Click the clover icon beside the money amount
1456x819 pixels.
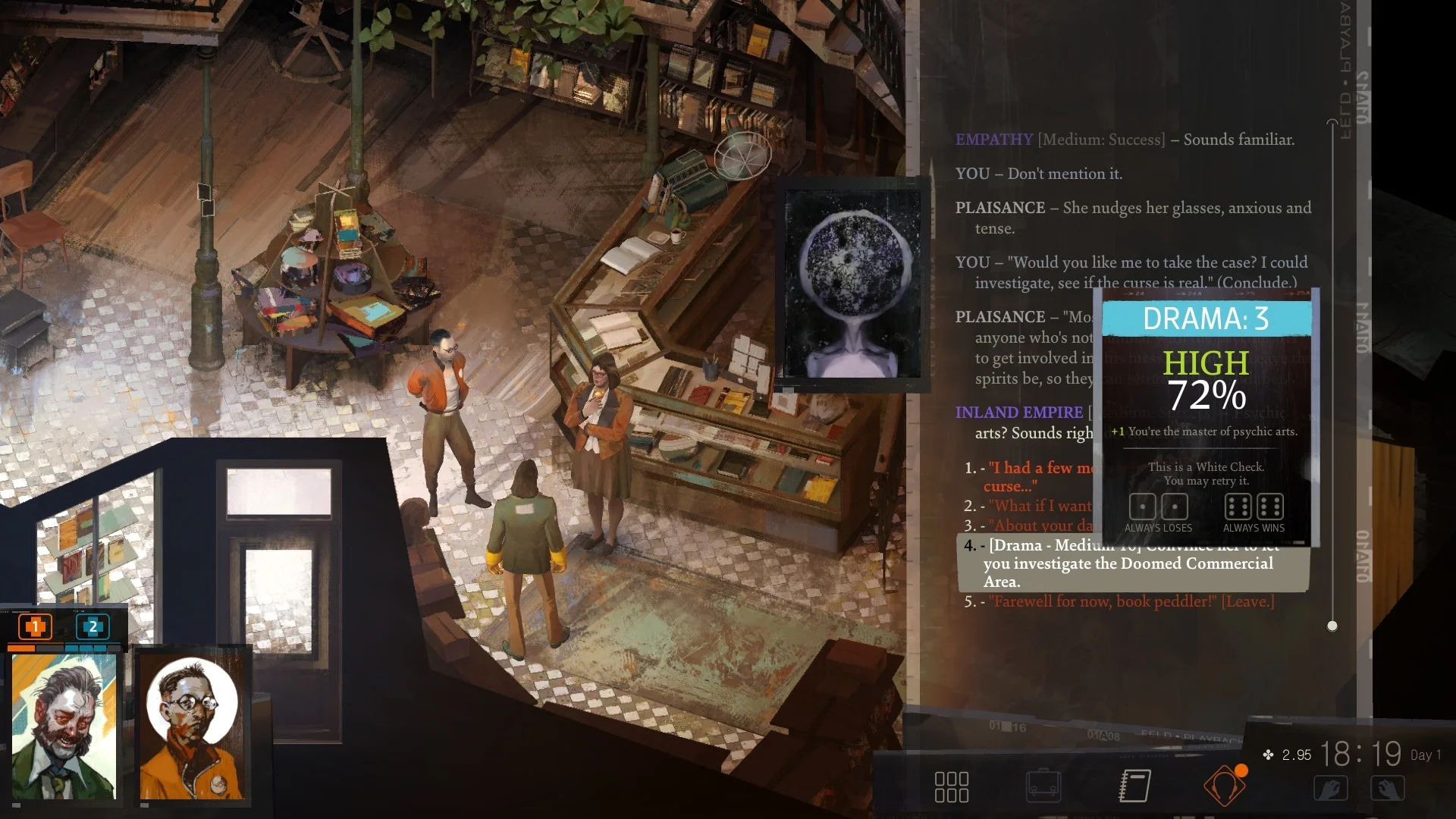pos(1268,755)
